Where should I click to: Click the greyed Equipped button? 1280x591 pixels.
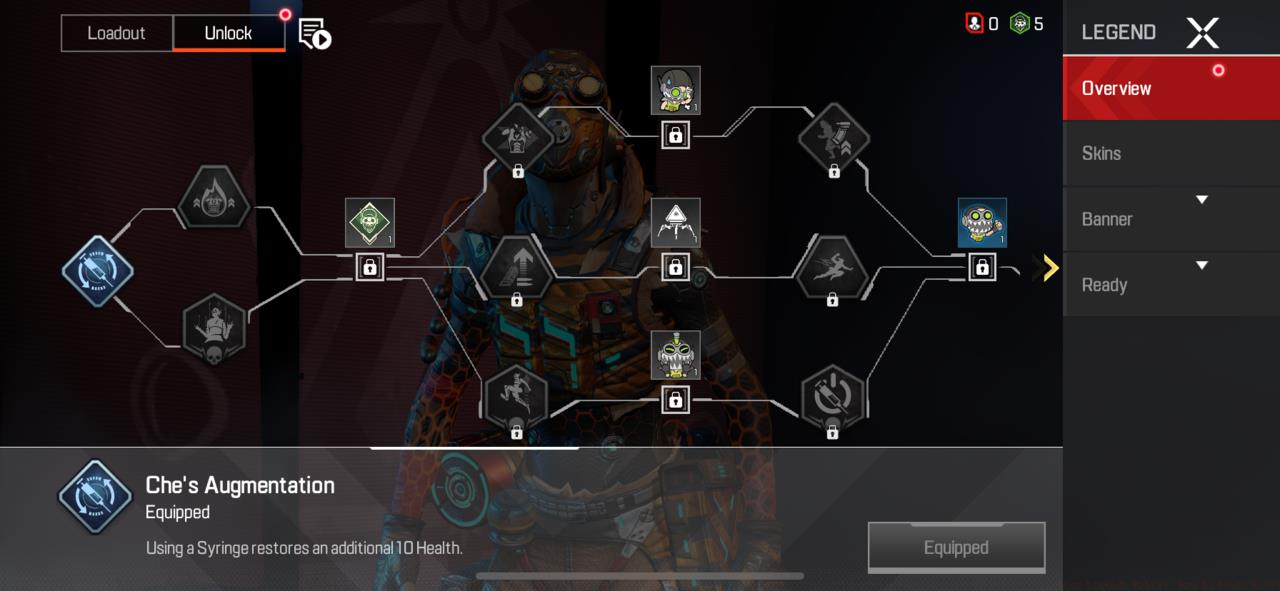click(x=956, y=547)
